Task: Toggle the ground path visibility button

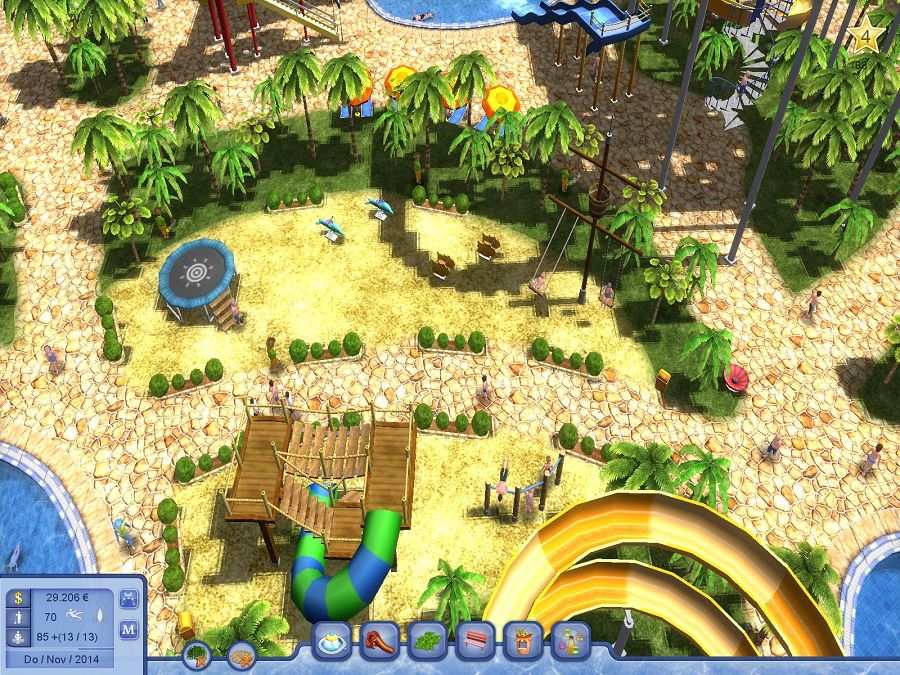Action: [241, 655]
